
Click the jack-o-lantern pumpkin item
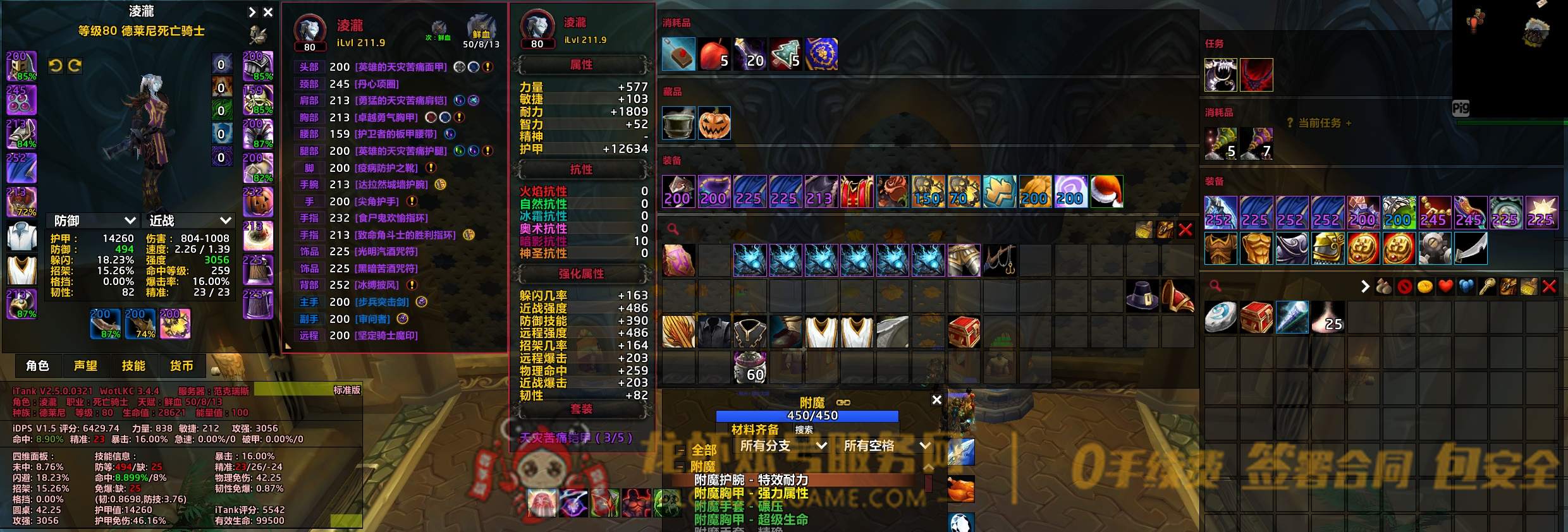[x=714, y=123]
